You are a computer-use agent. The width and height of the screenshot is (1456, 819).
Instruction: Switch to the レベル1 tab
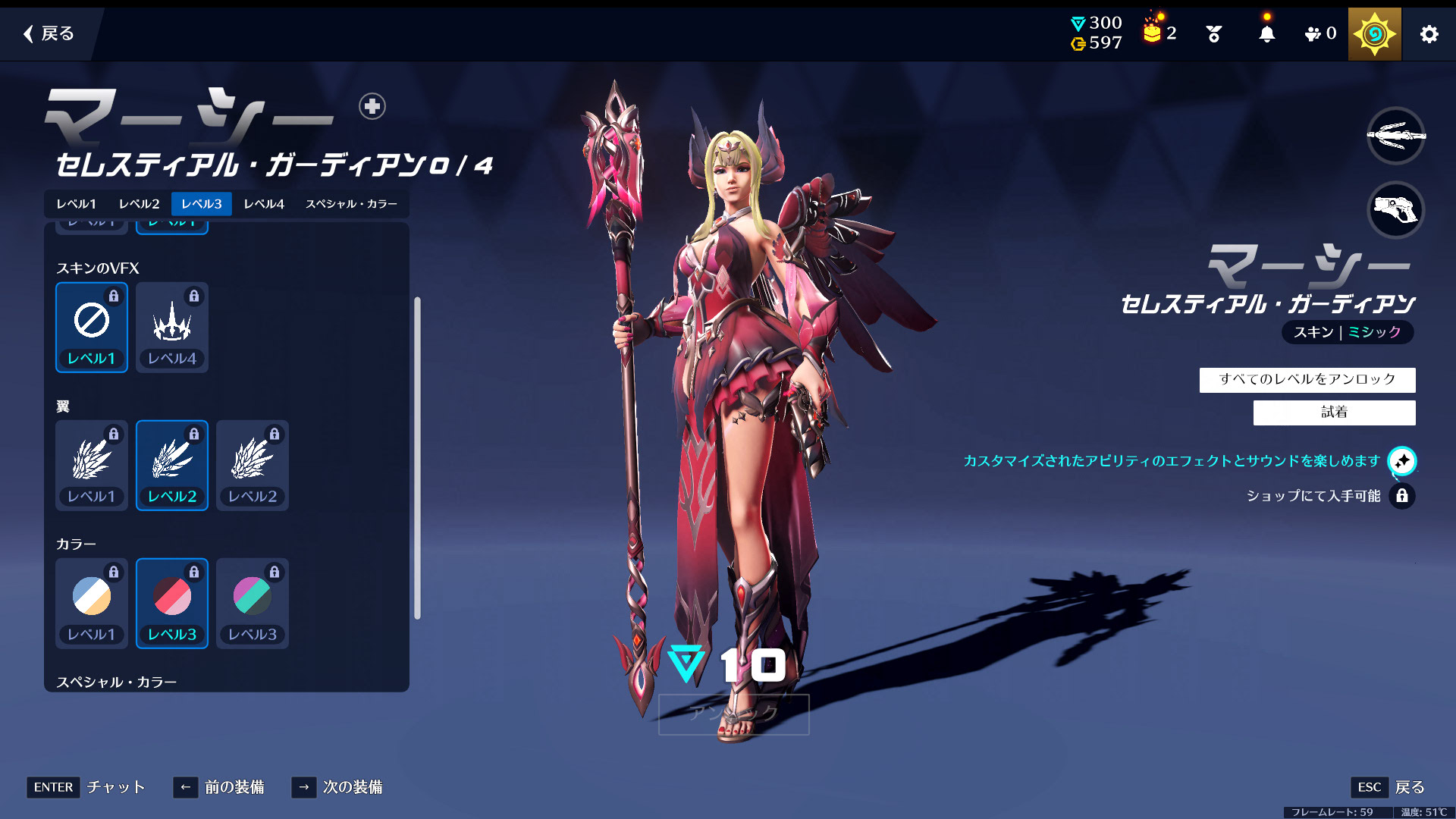coord(77,204)
